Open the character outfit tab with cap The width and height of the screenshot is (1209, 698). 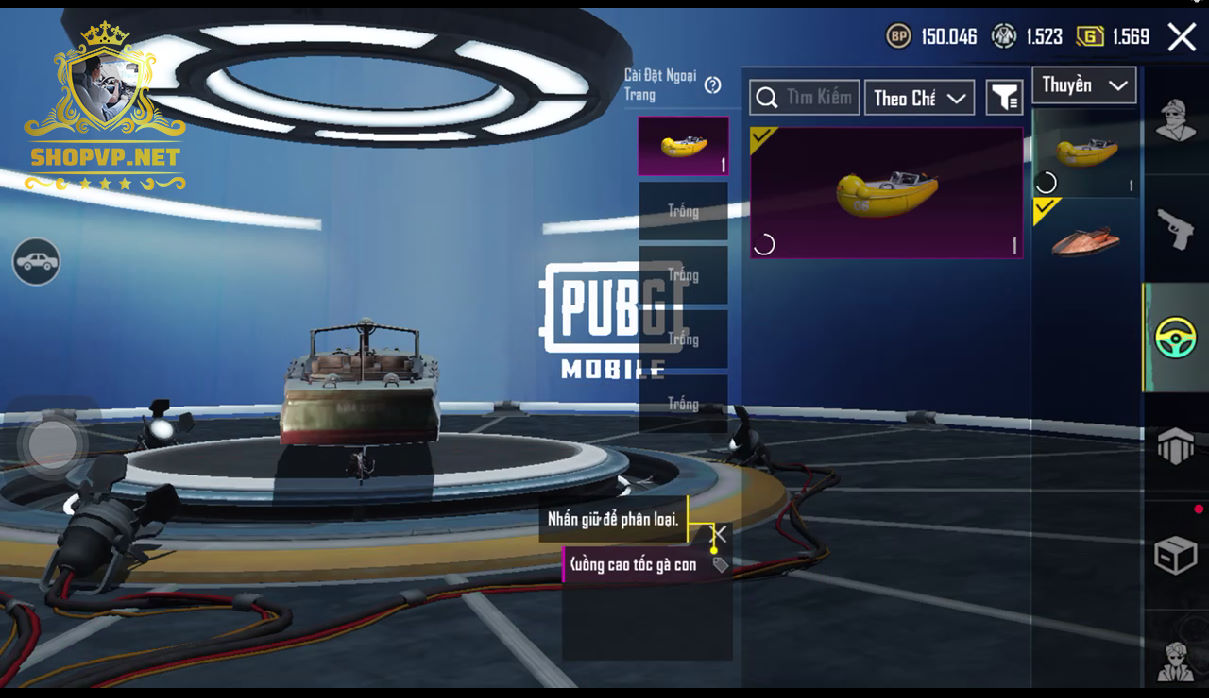click(x=1176, y=121)
